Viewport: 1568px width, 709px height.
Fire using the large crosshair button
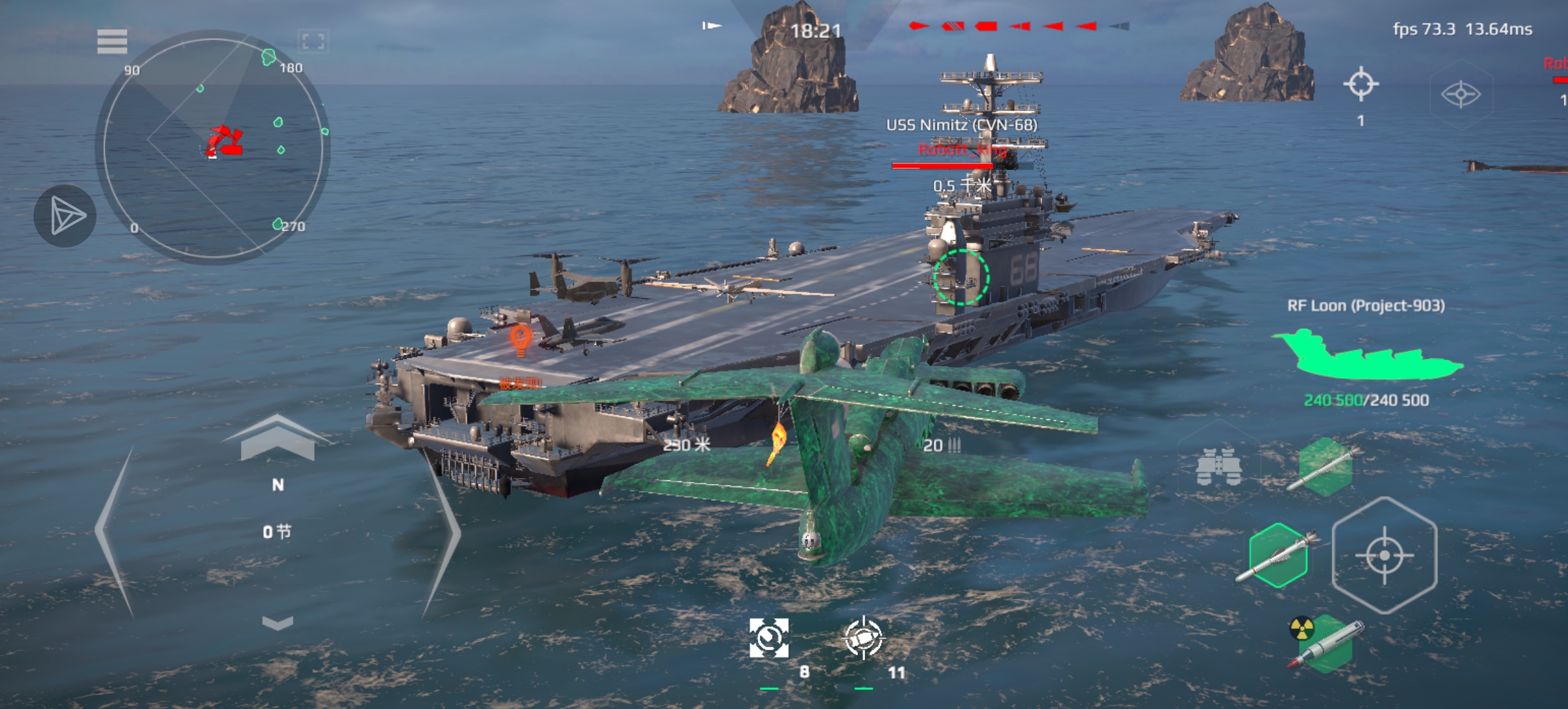tap(1384, 555)
